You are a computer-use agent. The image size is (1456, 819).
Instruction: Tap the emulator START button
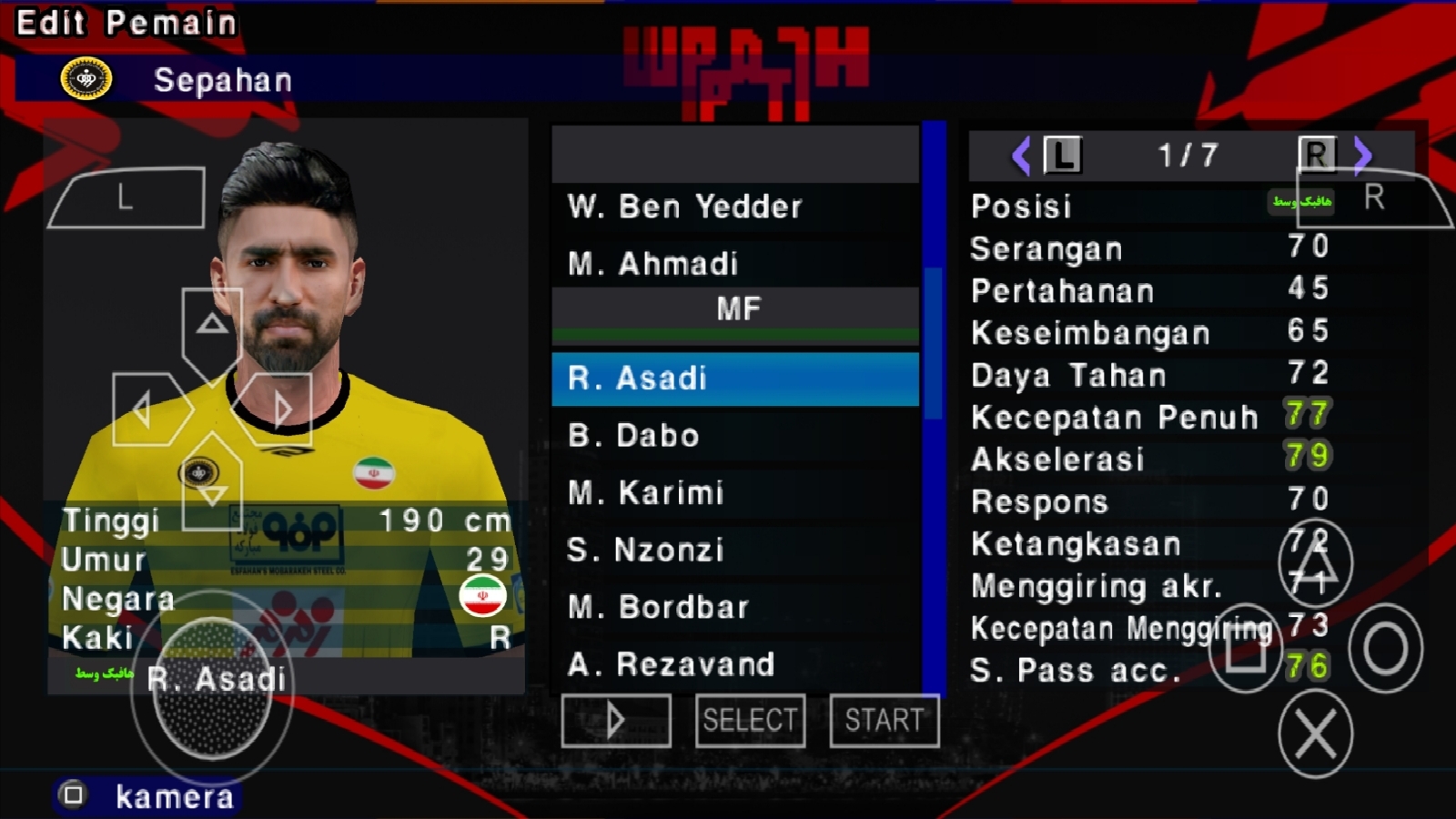tap(884, 721)
